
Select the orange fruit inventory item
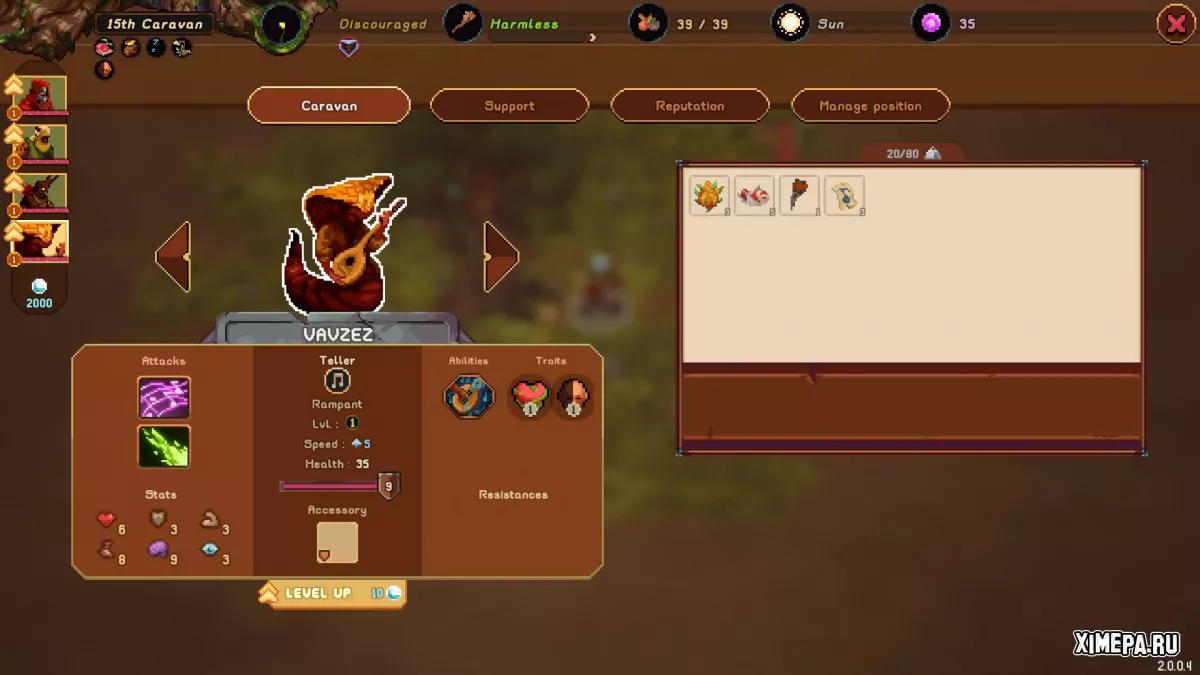pyautogui.click(x=709, y=196)
